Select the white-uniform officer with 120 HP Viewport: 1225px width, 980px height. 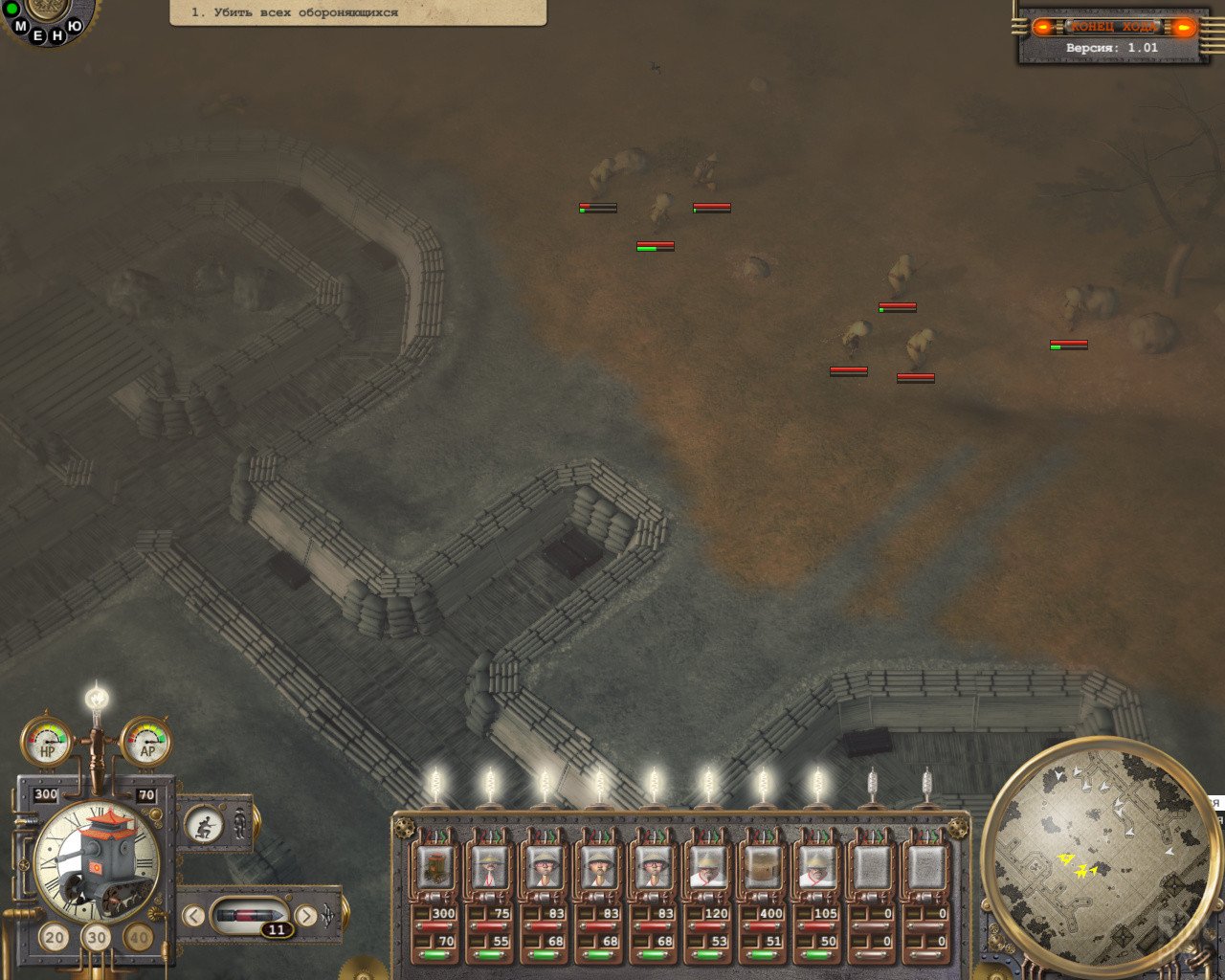[x=708, y=866]
